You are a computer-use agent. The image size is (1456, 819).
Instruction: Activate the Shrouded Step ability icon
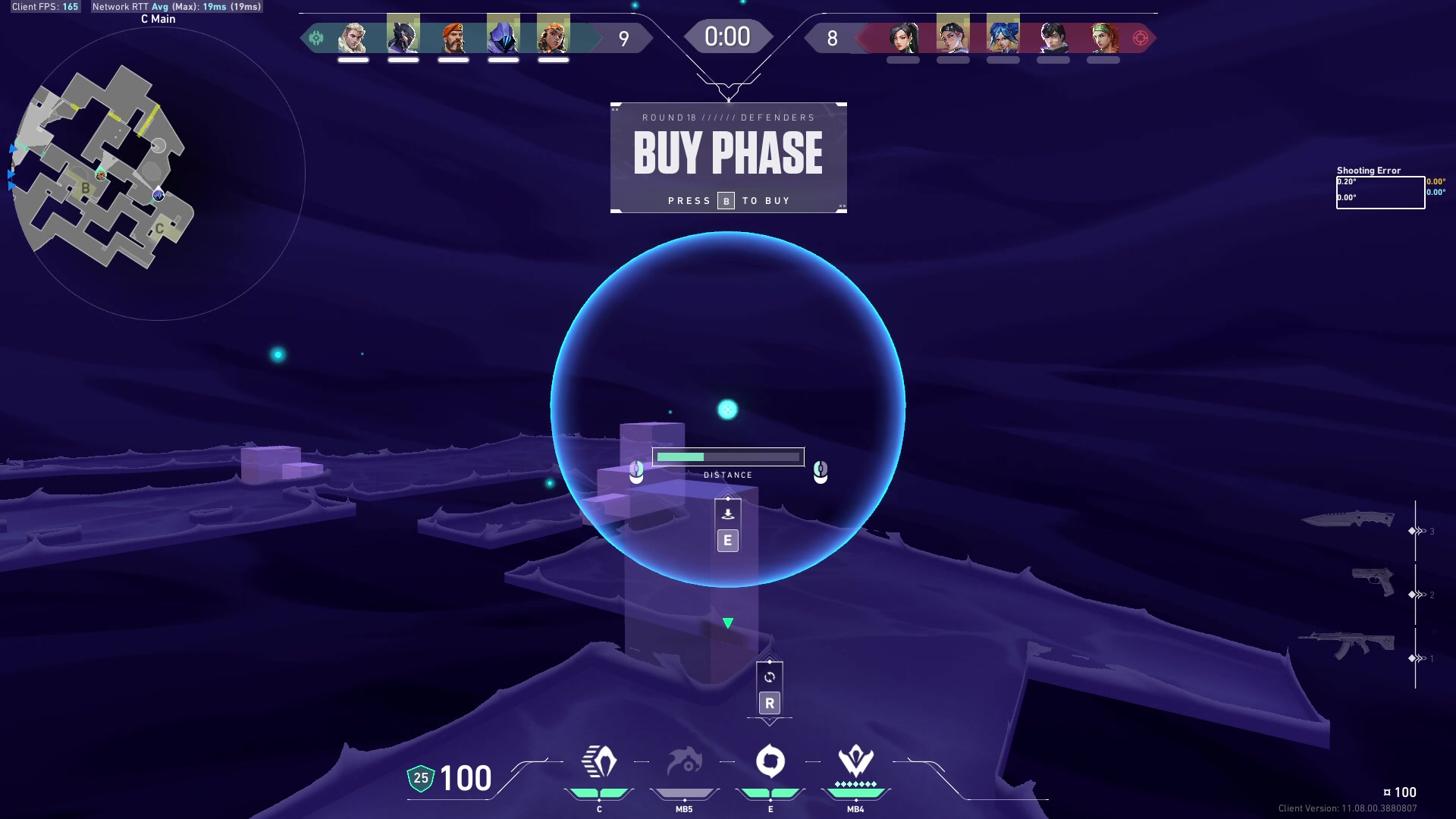pyautogui.click(x=599, y=762)
